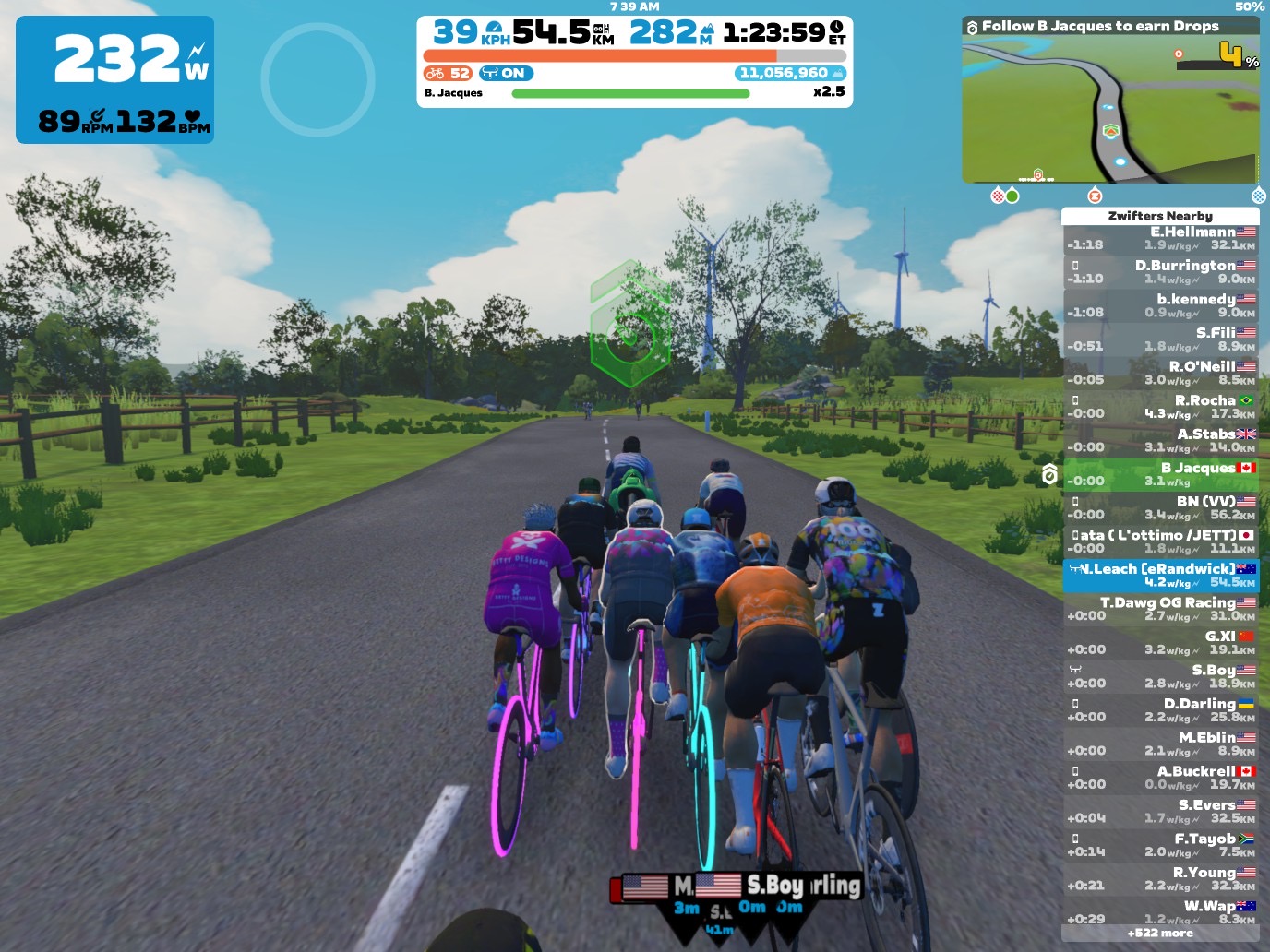The image size is (1270, 952).
Task: Open the minimap route view
Action: pos(1110,111)
